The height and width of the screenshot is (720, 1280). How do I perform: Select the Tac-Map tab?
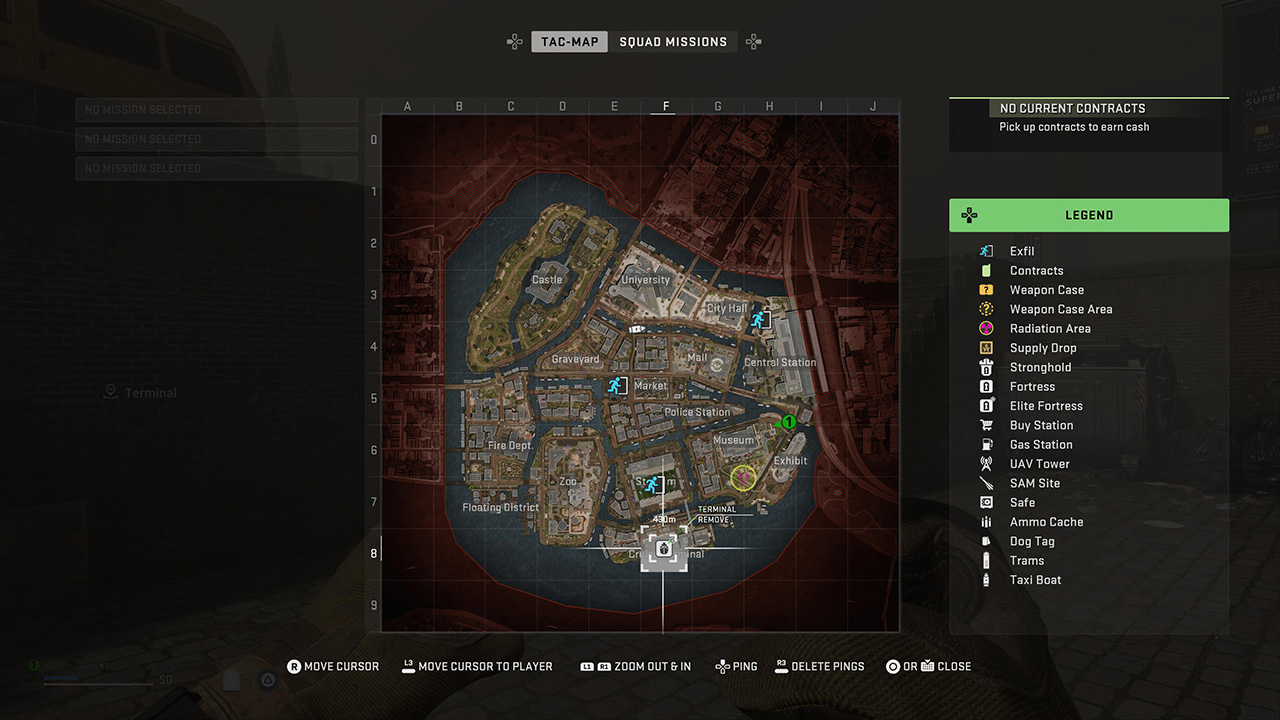coord(569,41)
